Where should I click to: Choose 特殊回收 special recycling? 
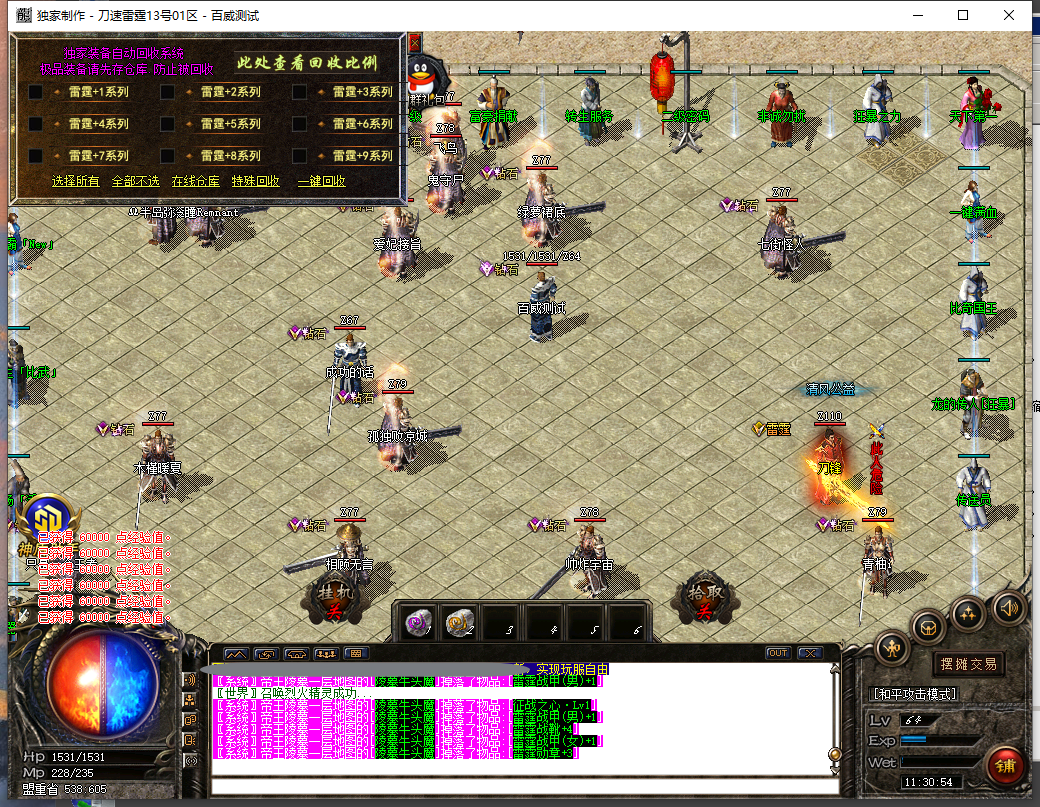pos(256,181)
